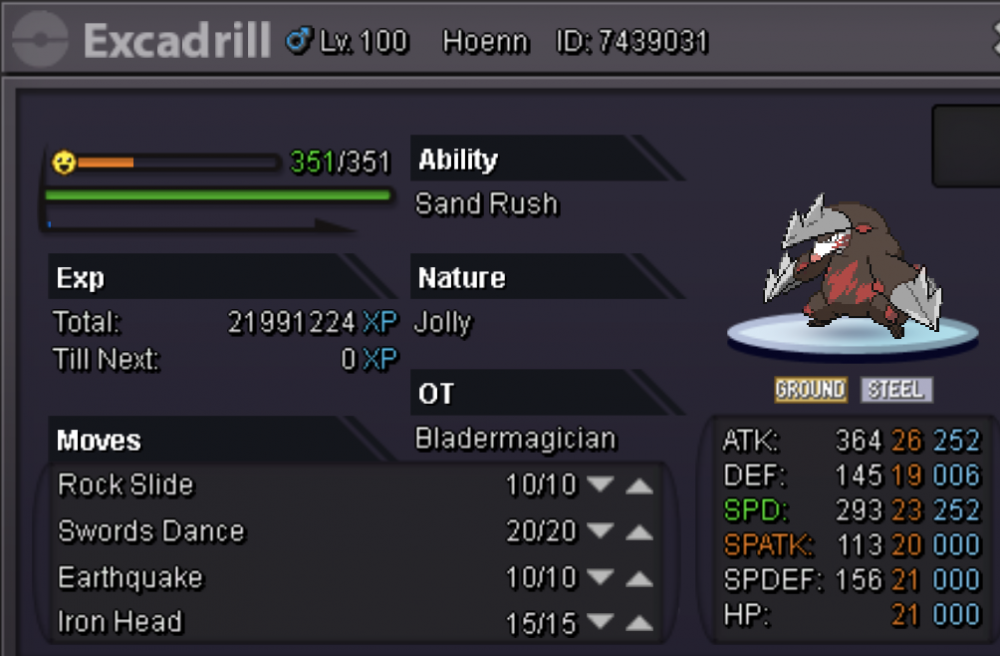Click the empty held item slot
Image resolution: width=1000 pixels, height=656 pixels.
click(x=966, y=146)
